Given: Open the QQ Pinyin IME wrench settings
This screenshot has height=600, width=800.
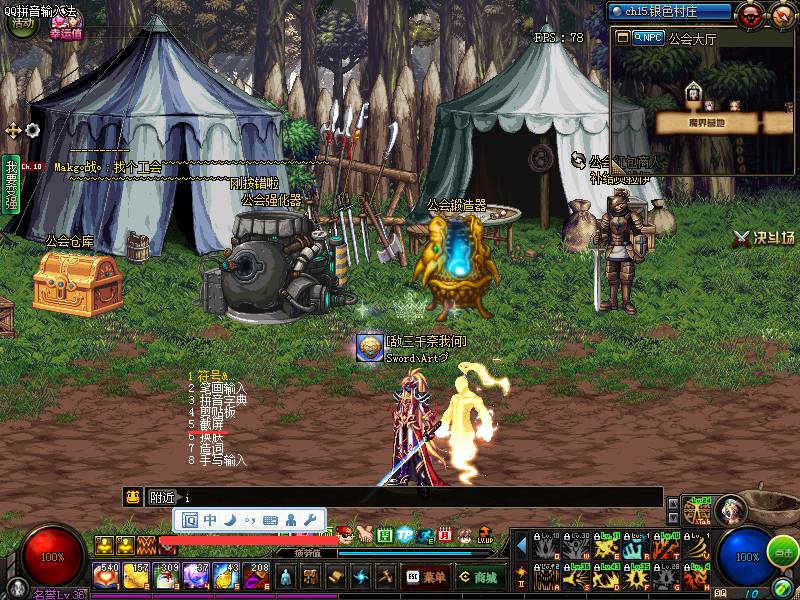Looking at the screenshot, I should pos(310,519).
